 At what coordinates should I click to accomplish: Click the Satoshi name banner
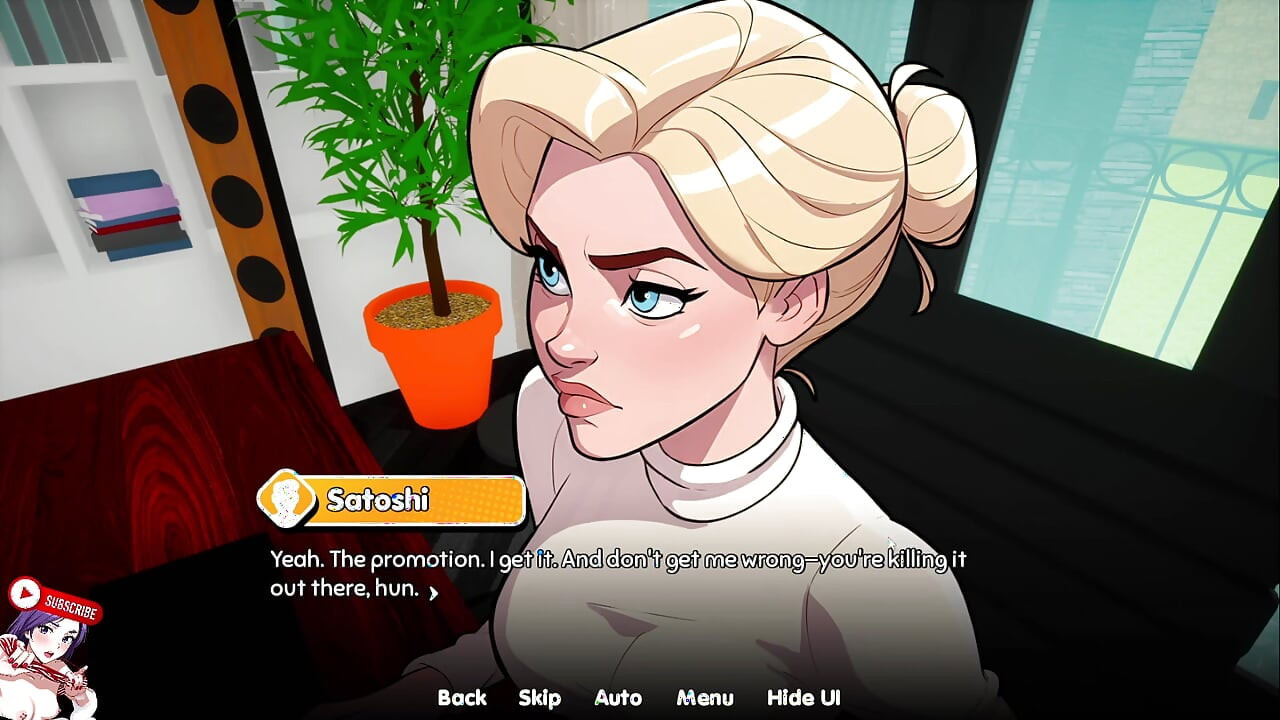pos(400,500)
